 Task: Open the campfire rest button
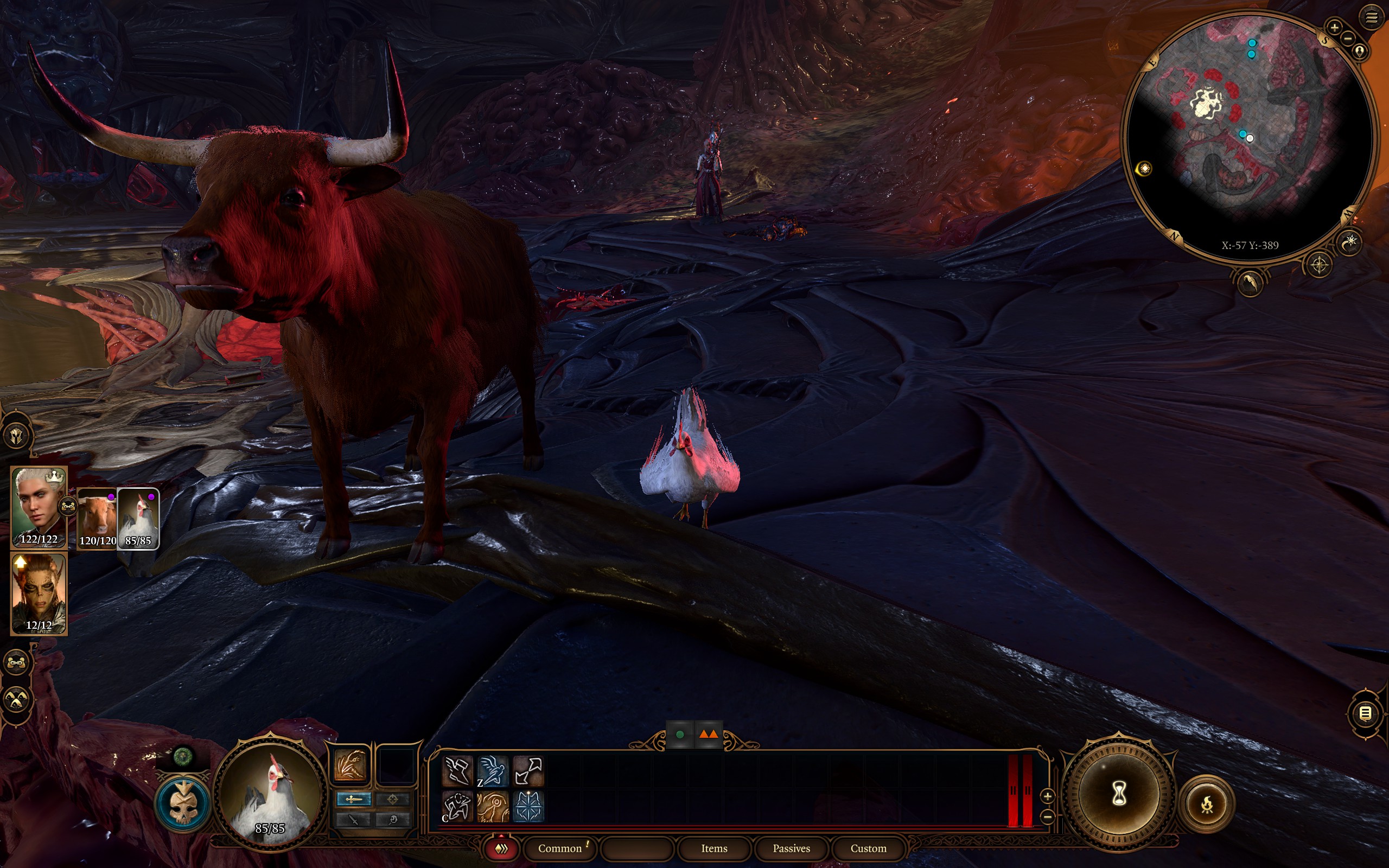1207,805
